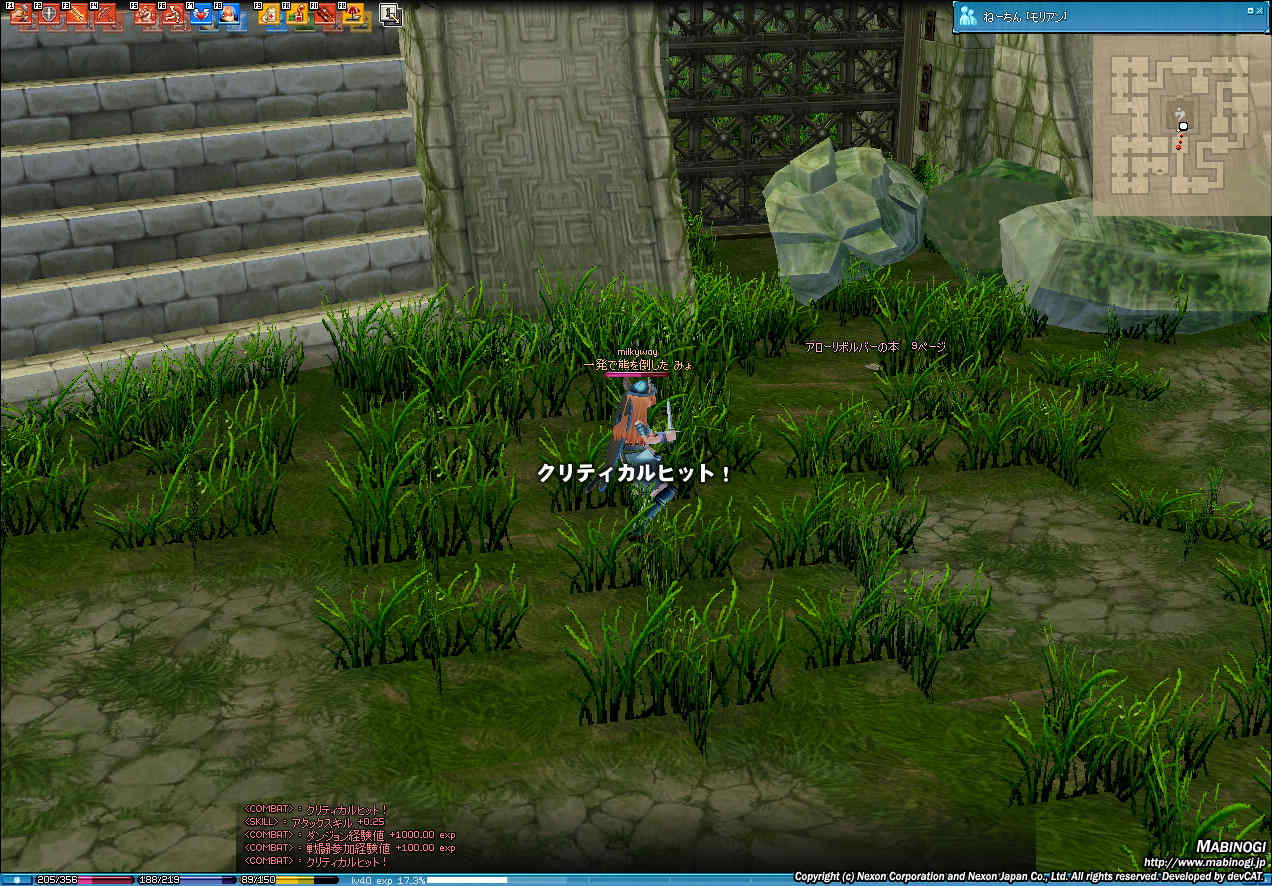Use the F9 first aid skill
Screen dimensions: 1272x886
click(268, 14)
